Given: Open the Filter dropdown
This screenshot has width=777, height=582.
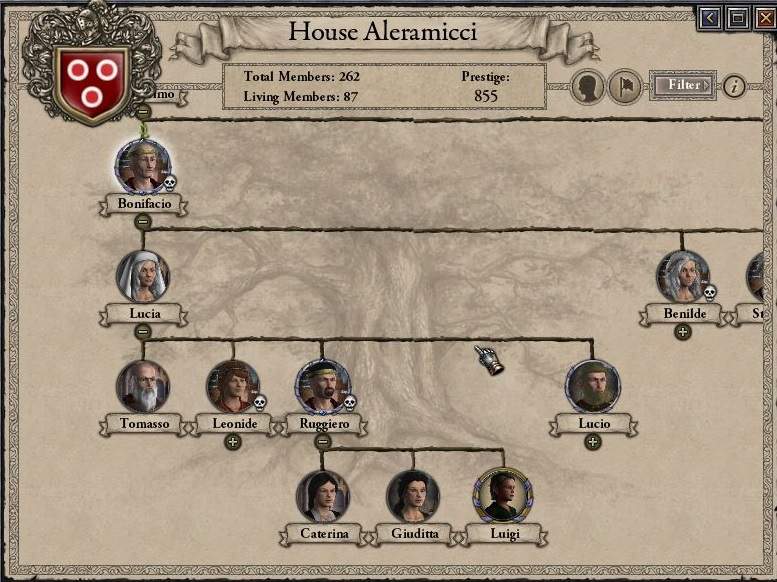Looking at the screenshot, I should coord(684,86).
